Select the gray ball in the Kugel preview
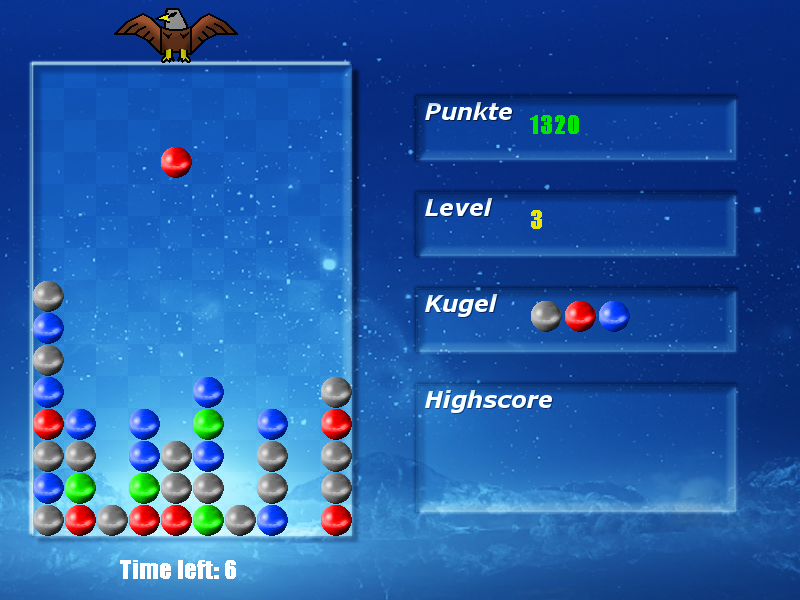 546,316
